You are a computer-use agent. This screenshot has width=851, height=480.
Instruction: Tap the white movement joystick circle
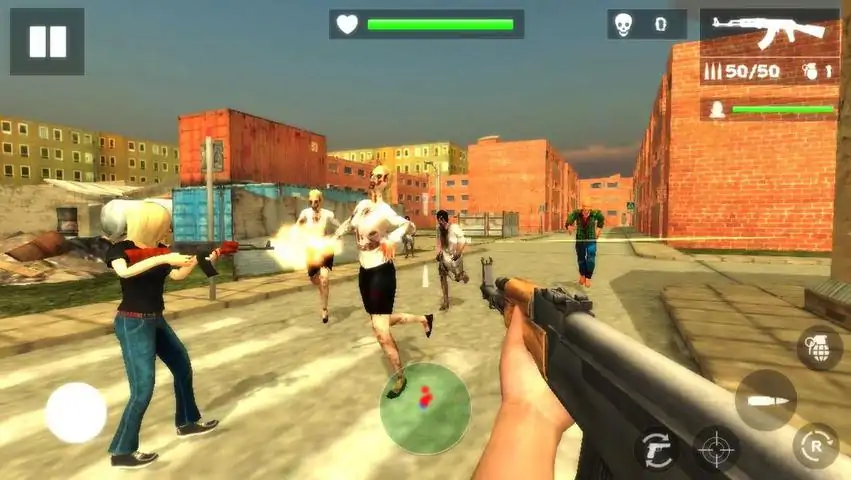pos(76,412)
